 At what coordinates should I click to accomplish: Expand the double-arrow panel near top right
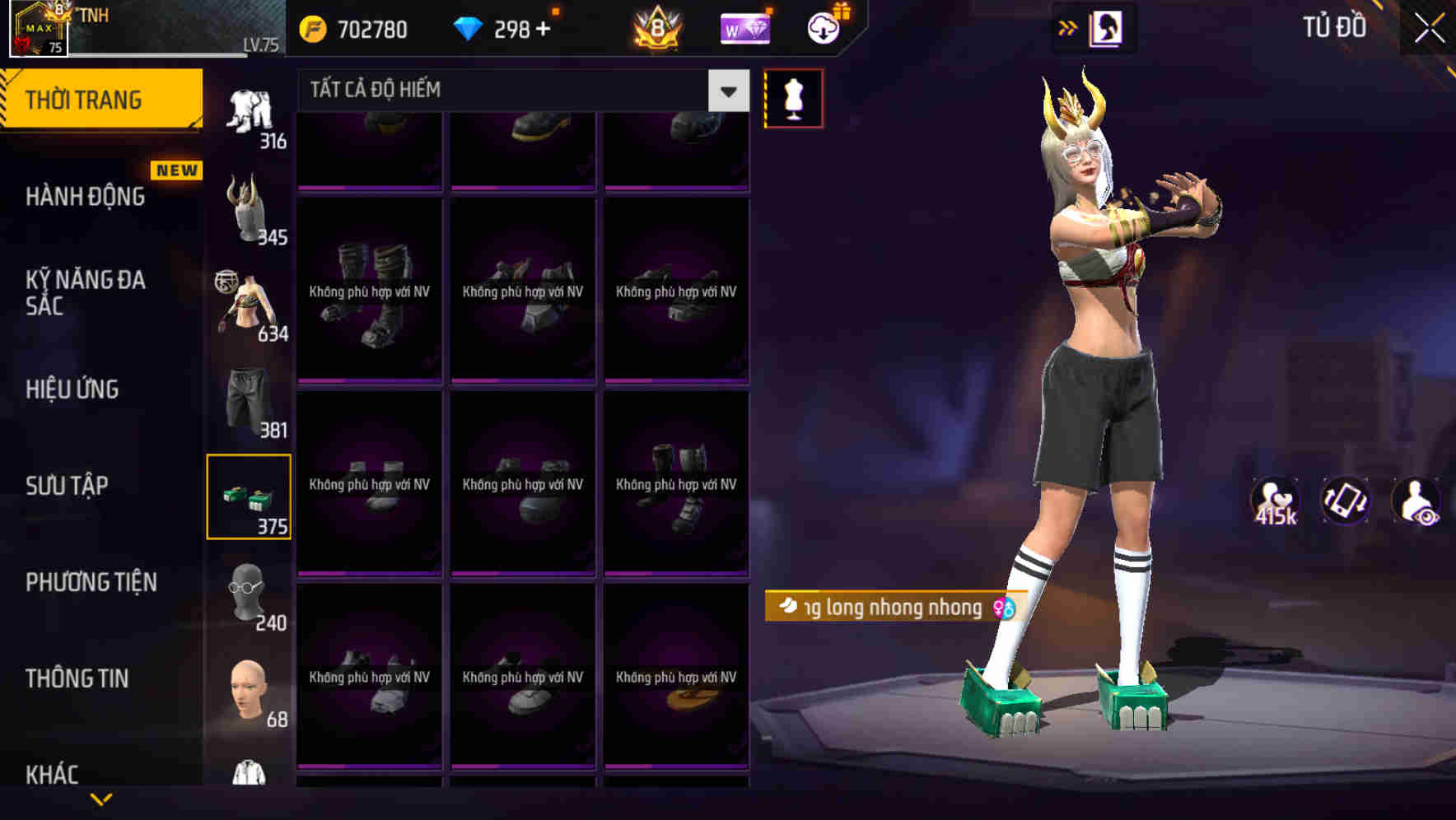coord(1068,27)
